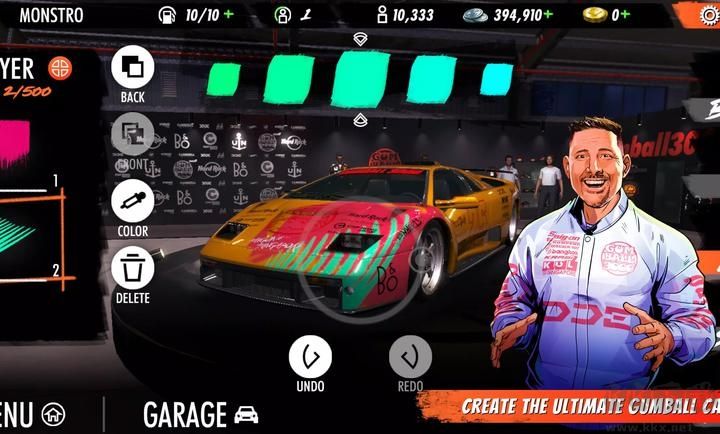Viewport: 720px width, 434px height.
Task: Return to the main Menu
Action: point(30,414)
